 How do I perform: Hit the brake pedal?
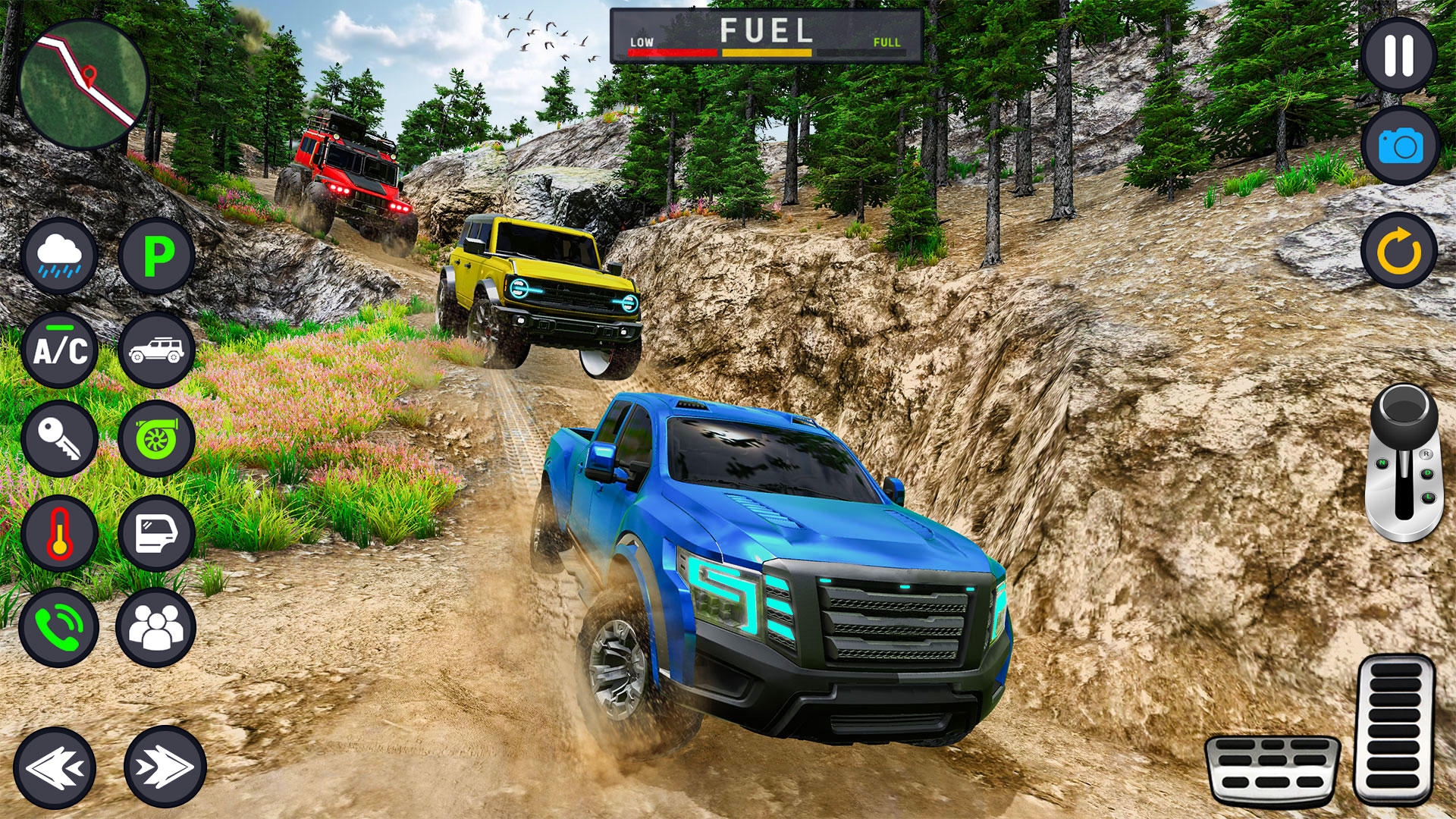pos(1272,770)
